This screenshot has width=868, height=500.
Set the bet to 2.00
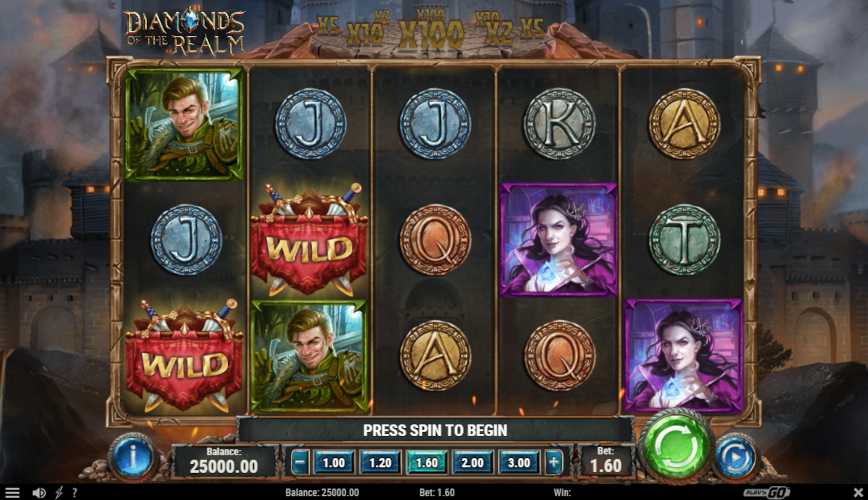(473, 462)
